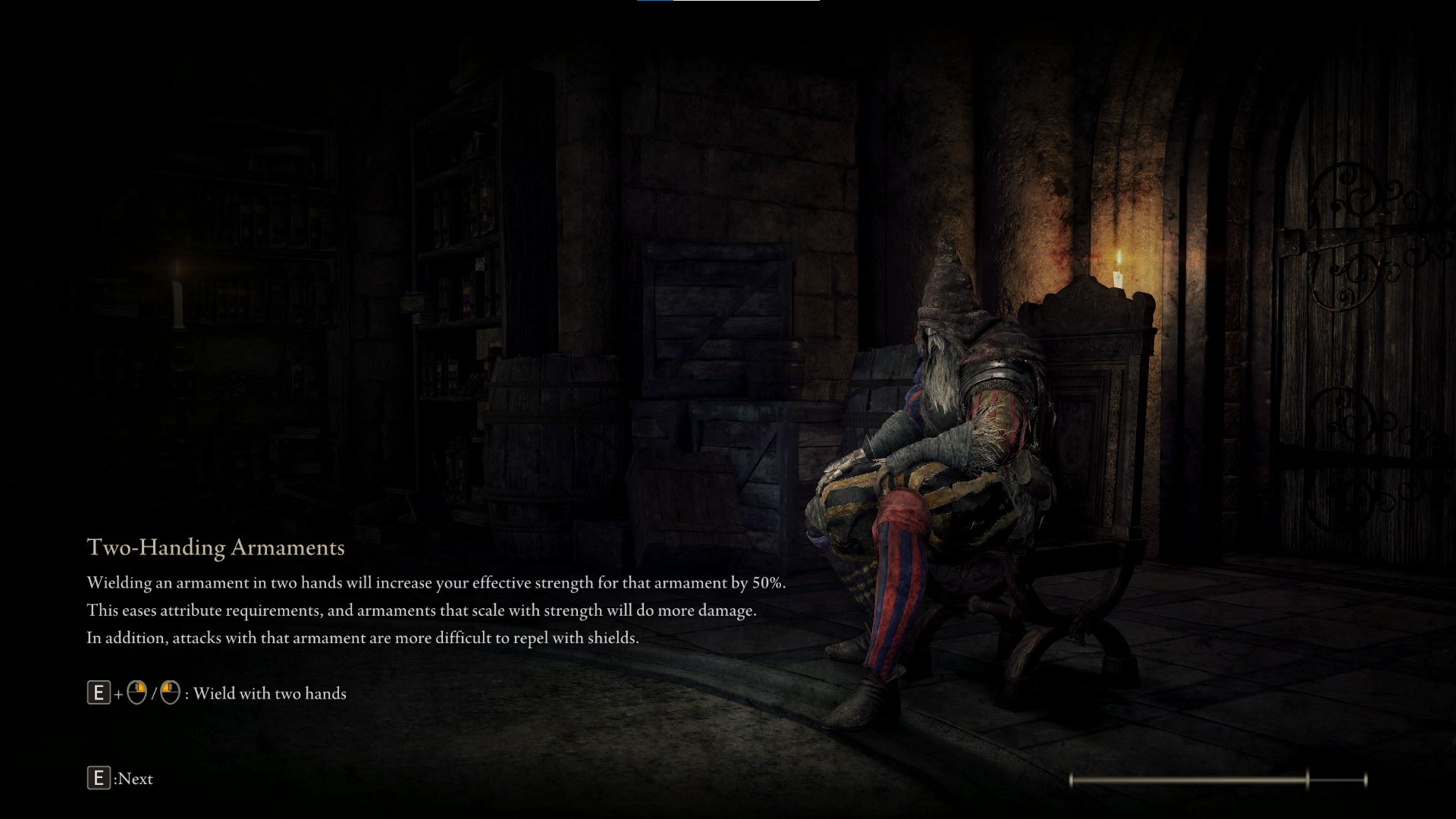Screen dimensions: 1456x819
Task: Click the overlay bar at top center
Action: pyautogui.click(x=728, y=3)
